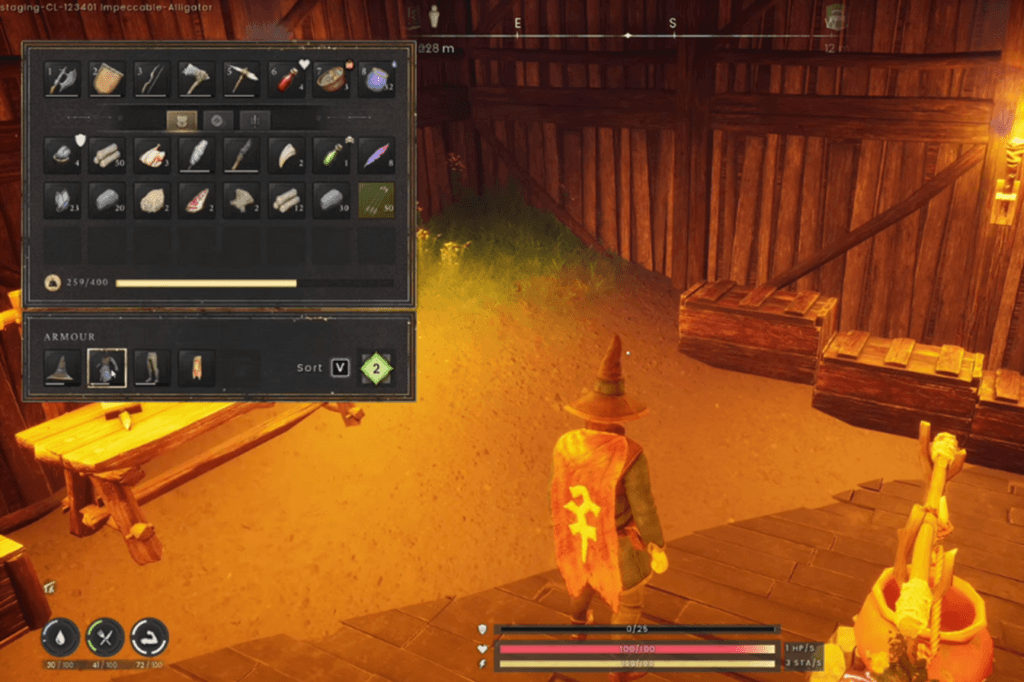This screenshot has height=682, width=1024.
Task: Select the purple feather stack
Action: pos(376,155)
